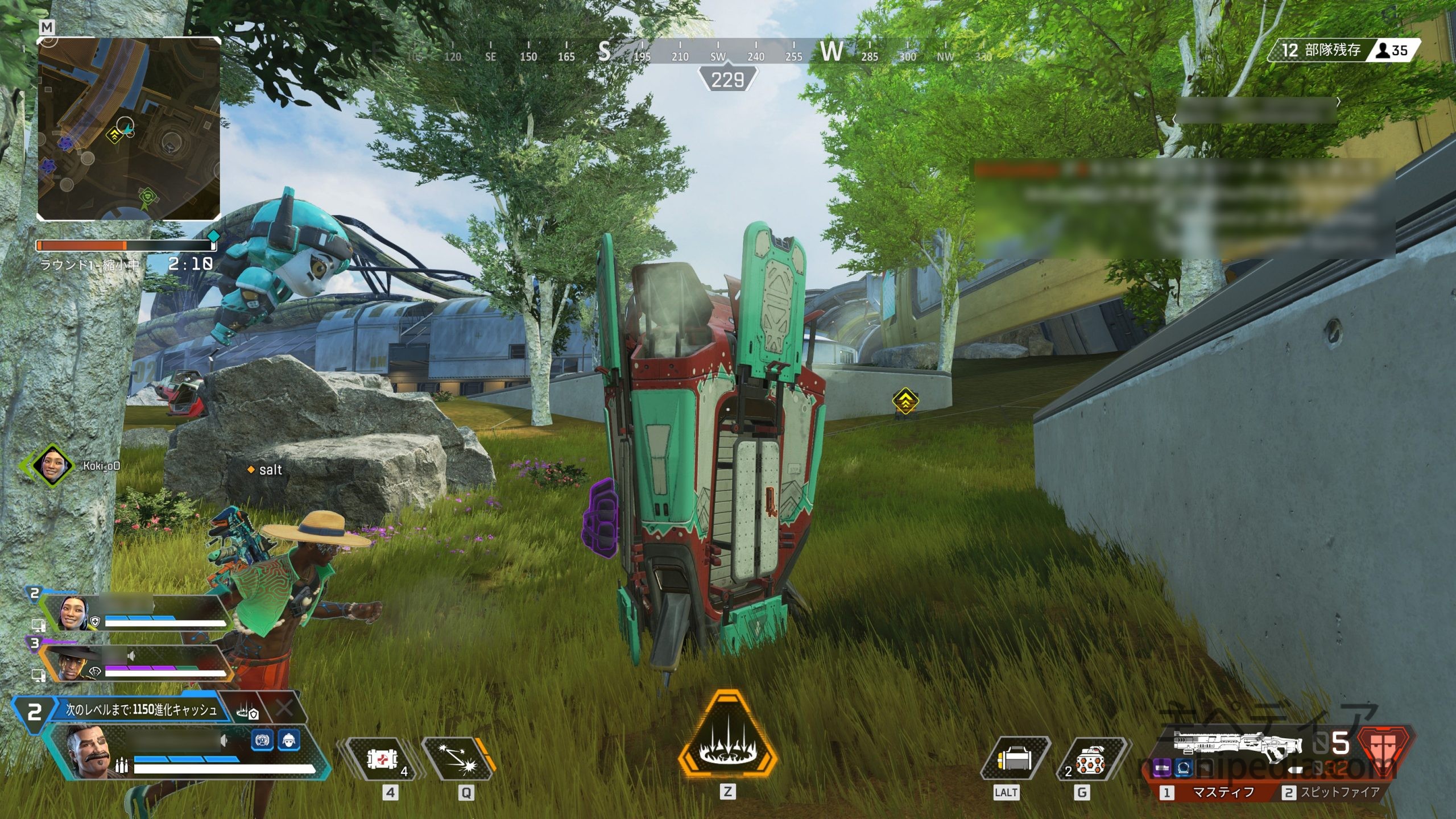This screenshot has height=819, width=1456.
Task: Click the red legend class icon
Action: (x=1385, y=751)
